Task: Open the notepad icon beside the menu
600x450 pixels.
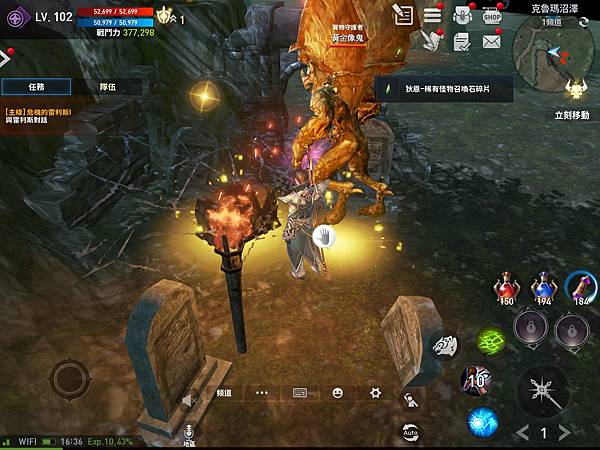Action: pos(403,15)
